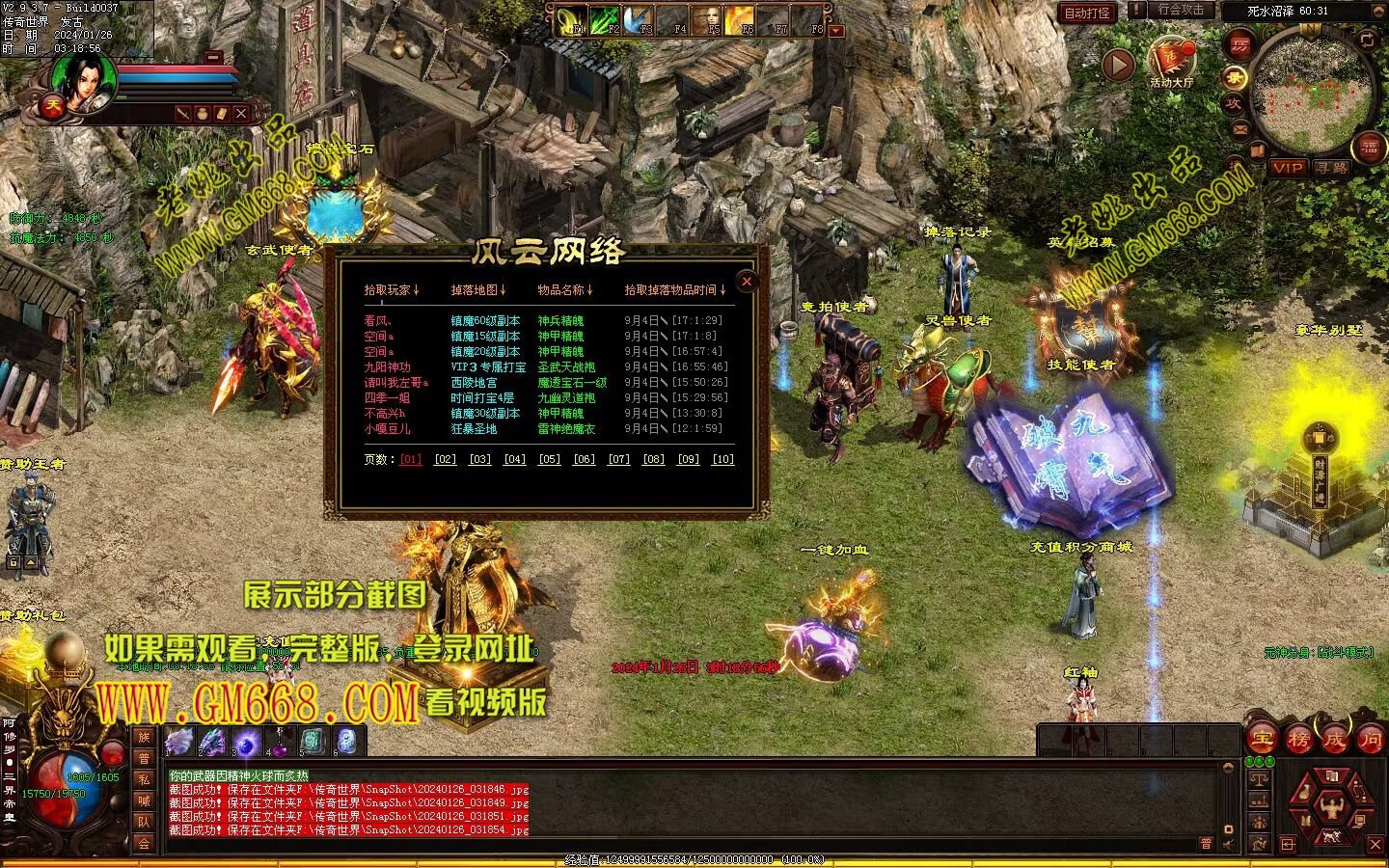
Task: Use the purple potion in slot 4
Action: [x=279, y=741]
